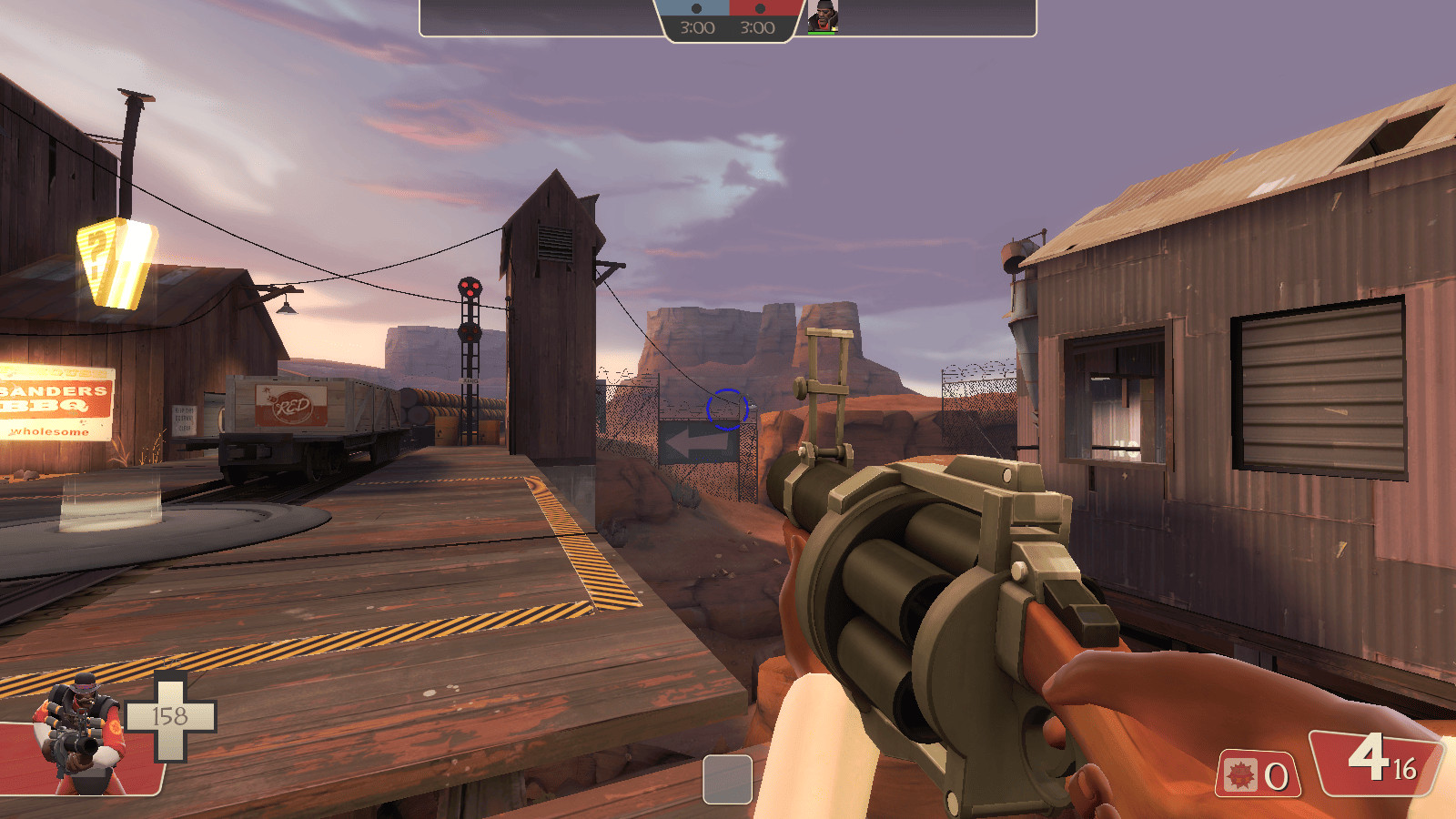Toggle the RED team score dot

click(x=760, y=8)
